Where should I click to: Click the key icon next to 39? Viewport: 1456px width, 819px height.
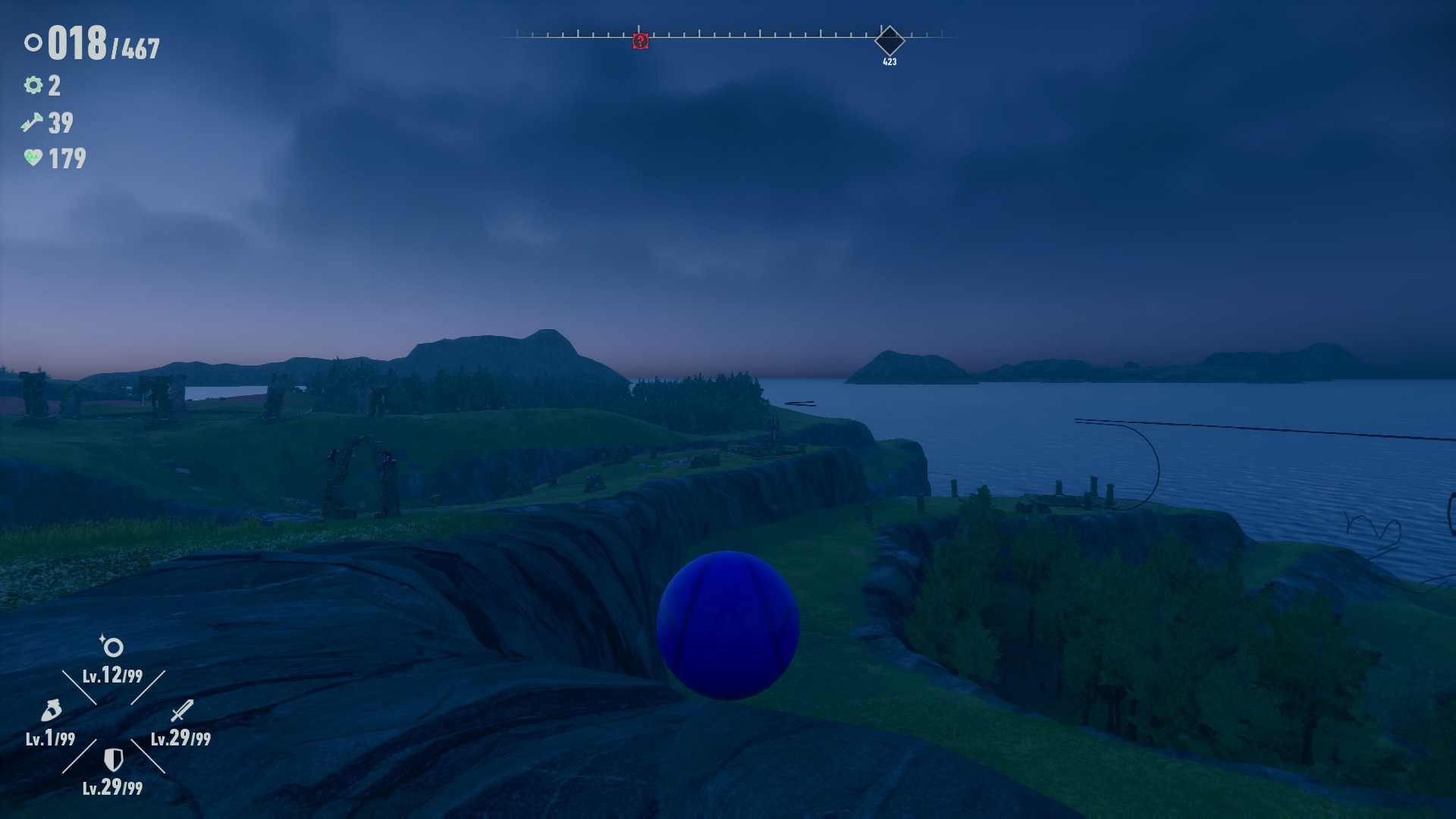click(32, 120)
